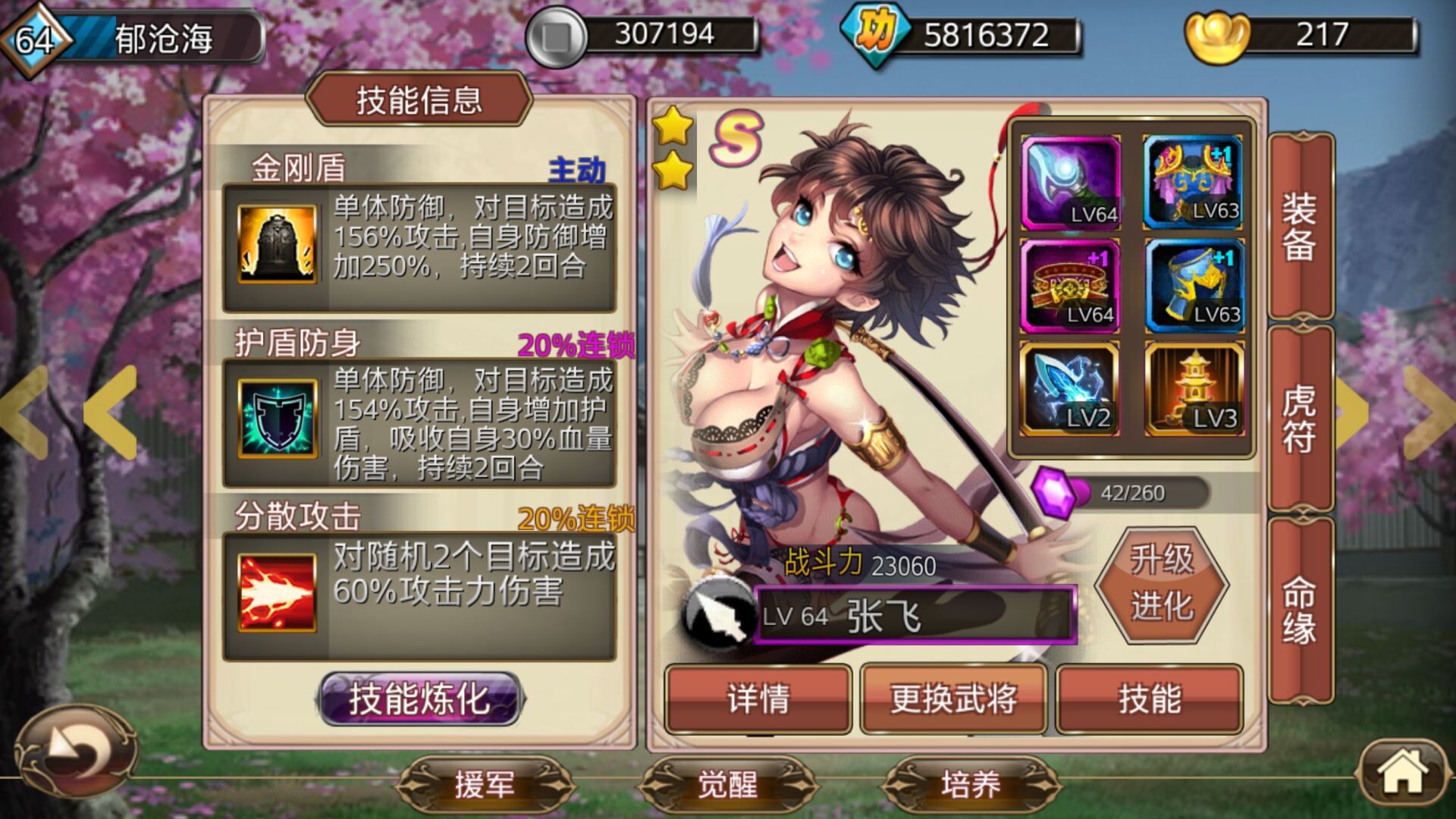The image size is (1456, 819).
Task: Open the 技能炼化 skill refining button
Action: 419,698
